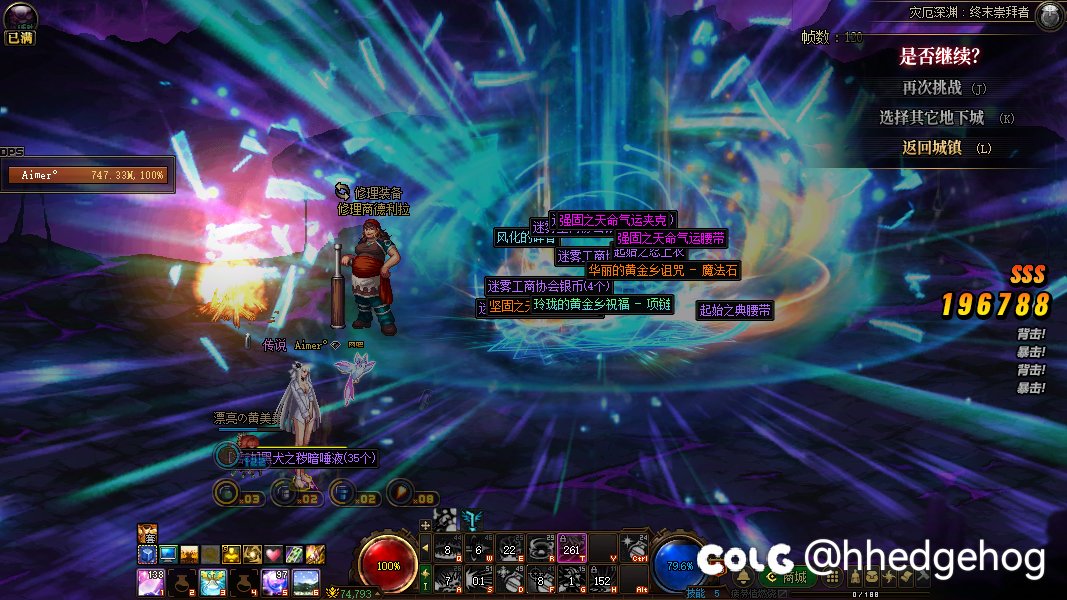This screenshot has height=600, width=1067.
Task: Use the quick slot 1 item with 138 count
Action: point(151,581)
